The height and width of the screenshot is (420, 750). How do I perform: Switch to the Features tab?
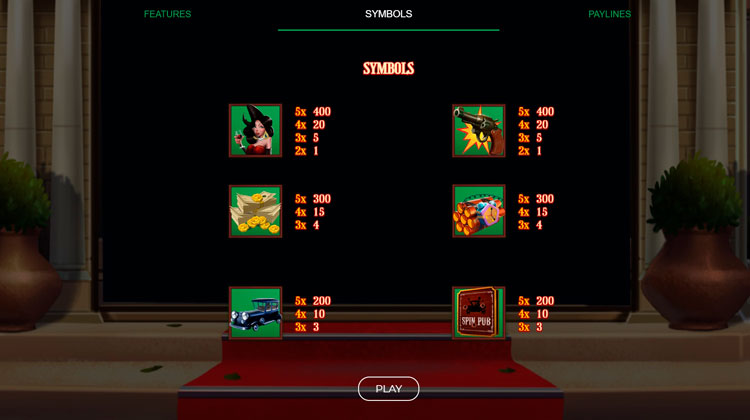tap(167, 14)
